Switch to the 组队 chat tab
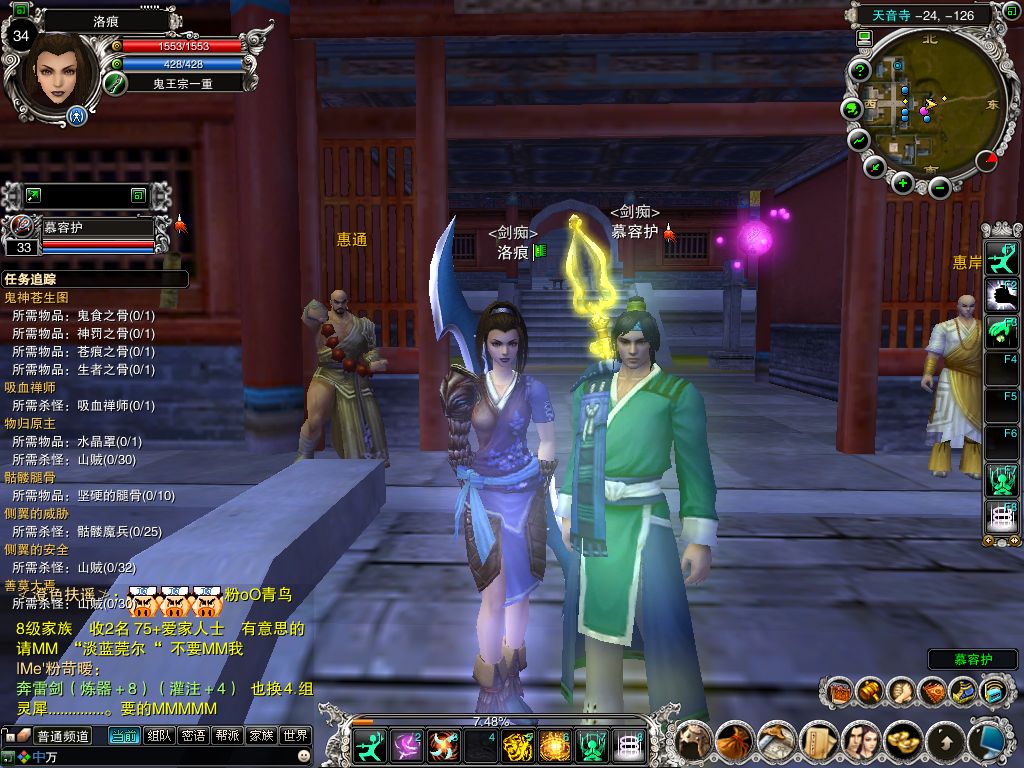The image size is (1024, 768). 159,736
